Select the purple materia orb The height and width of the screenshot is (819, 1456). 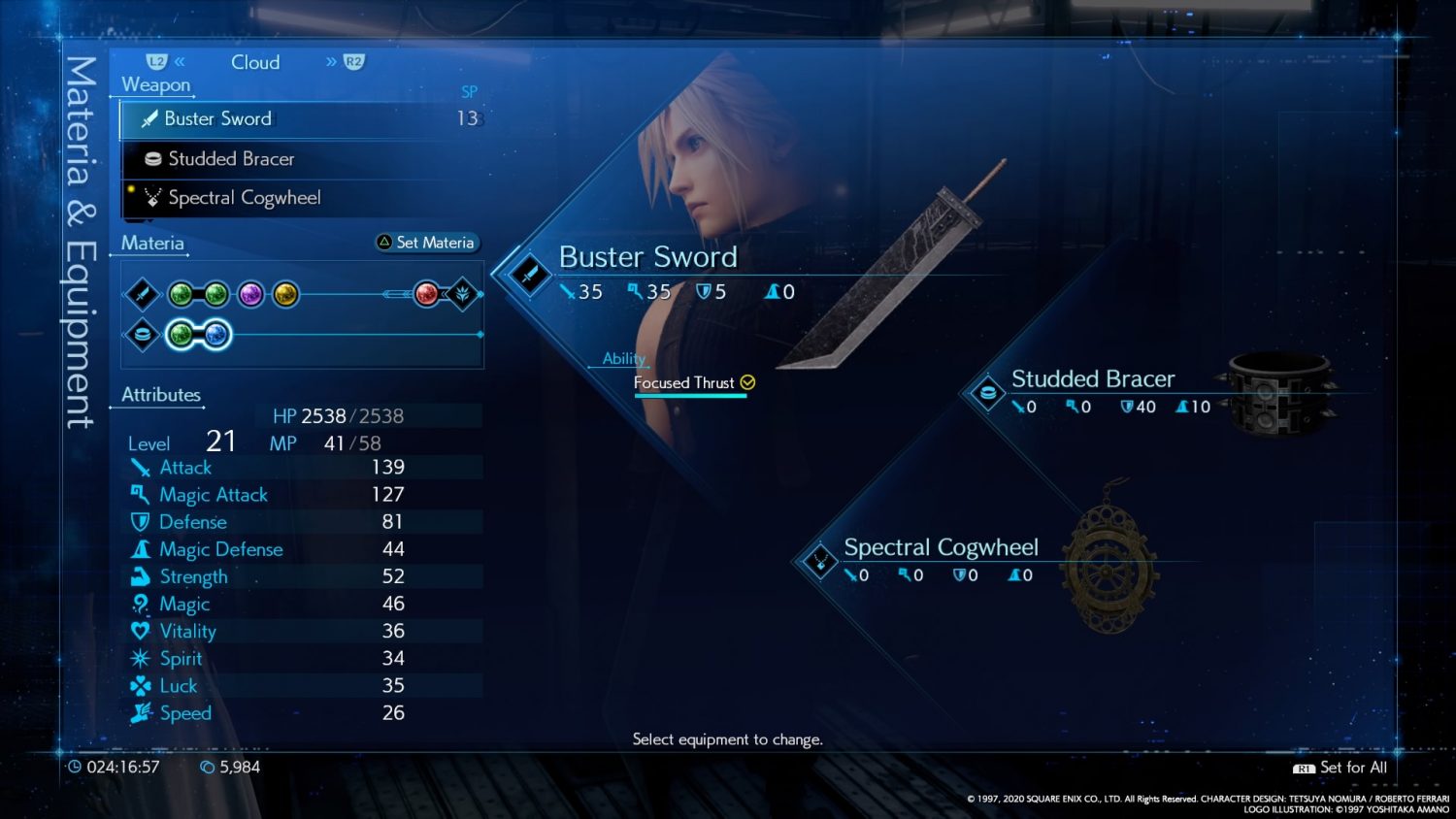click(250, 294)
